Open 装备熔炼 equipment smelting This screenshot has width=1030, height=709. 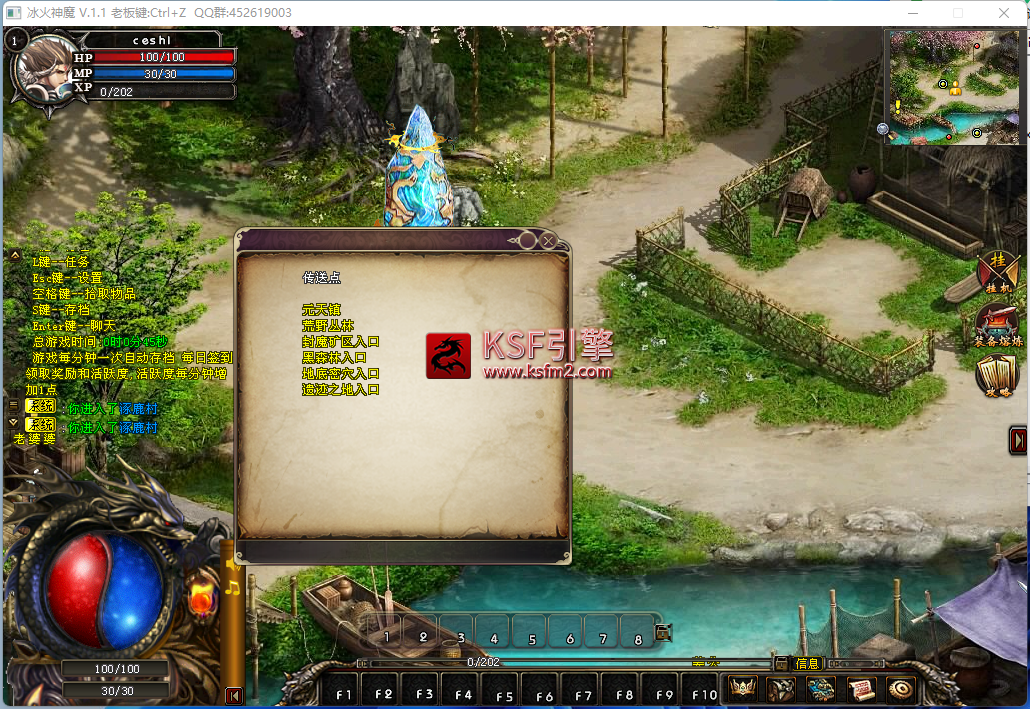[x=998, y=325]
